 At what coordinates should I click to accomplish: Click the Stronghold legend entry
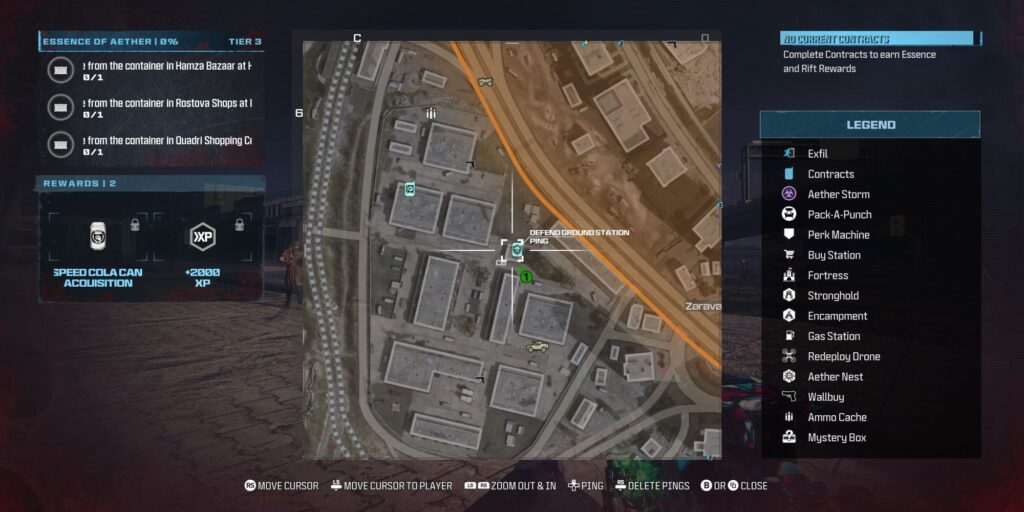click(834, 296)
